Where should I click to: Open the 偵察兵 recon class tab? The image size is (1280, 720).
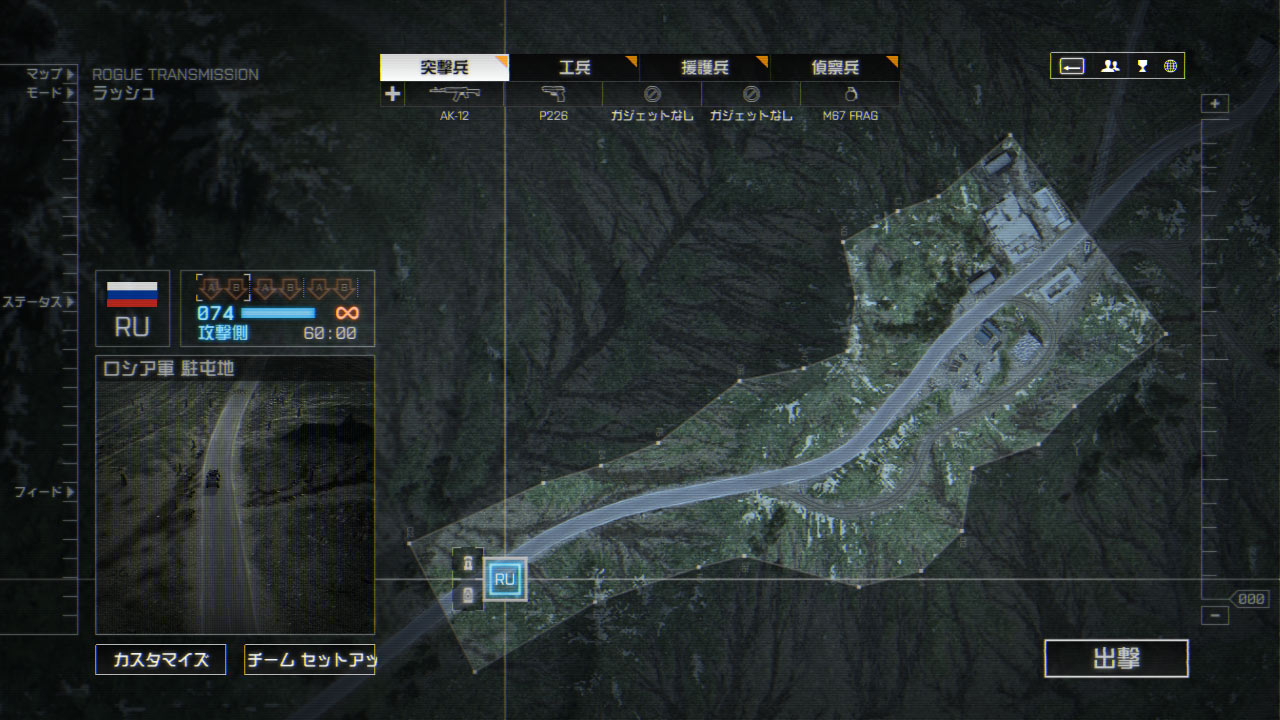[x=834, y=68]
